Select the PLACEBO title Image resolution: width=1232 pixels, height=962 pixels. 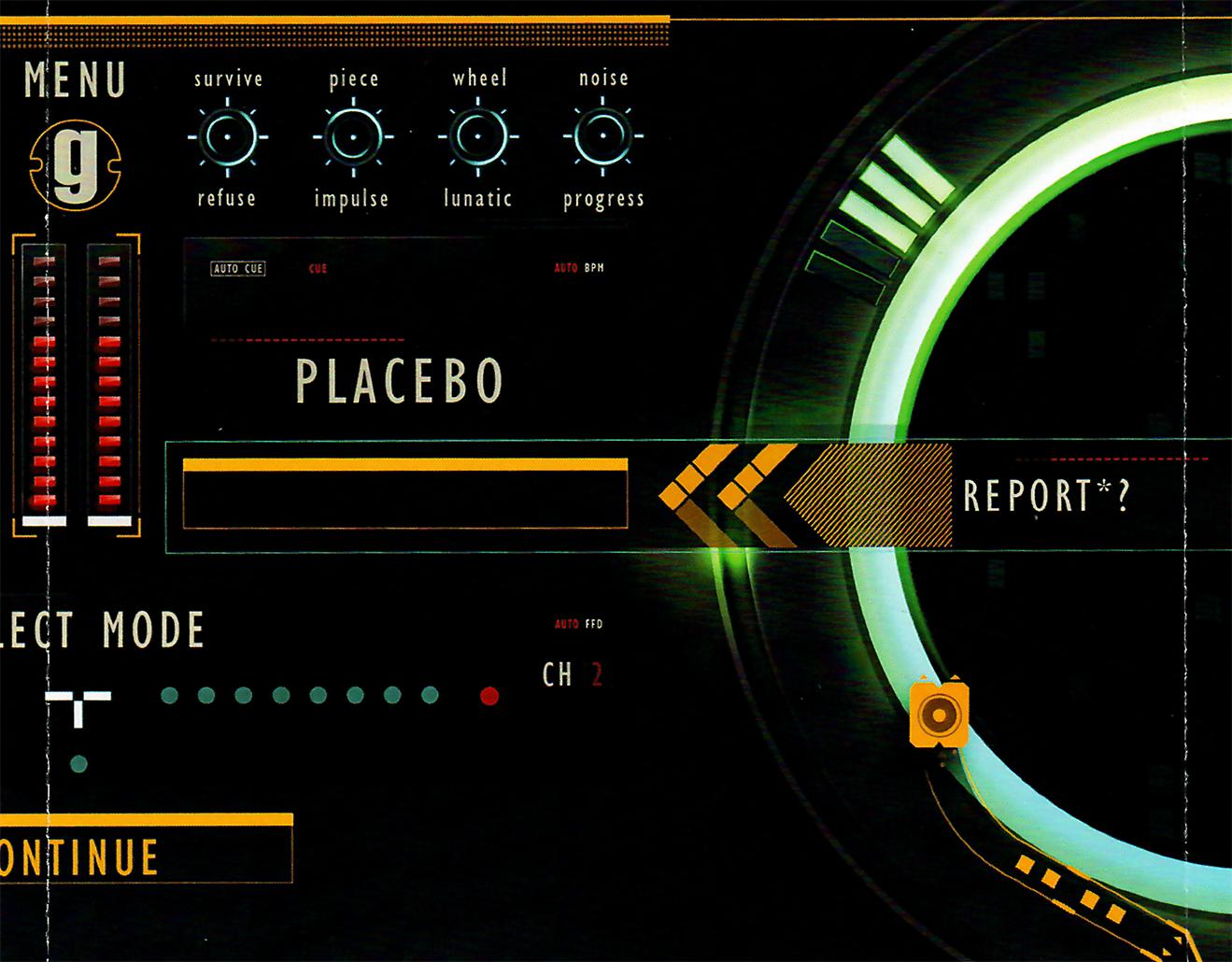click(x=400, y=381)
